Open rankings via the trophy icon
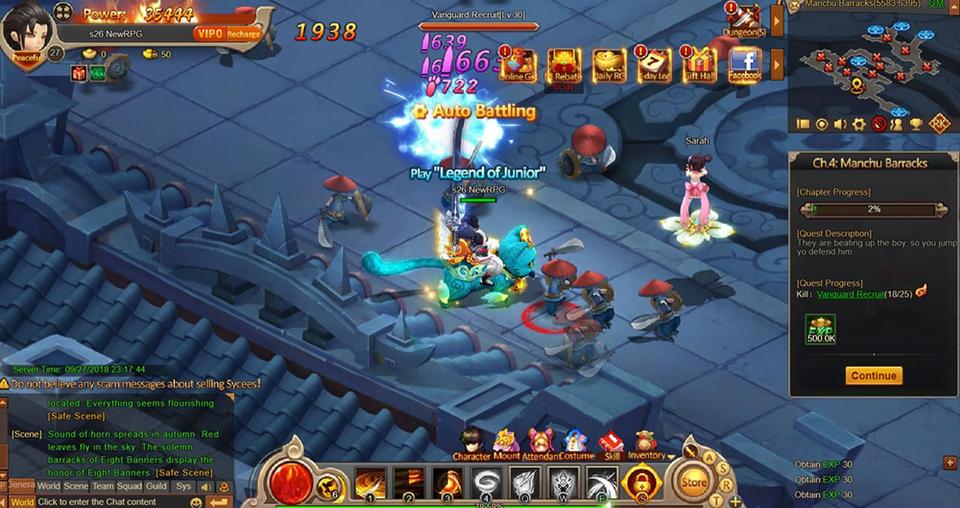This screenshot has width=960, height=508. point(915,124)
